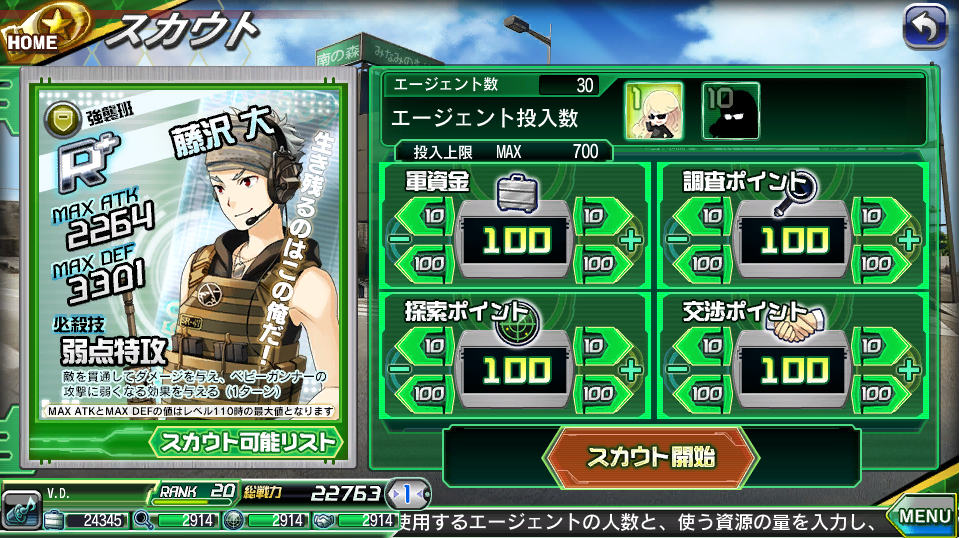Increase 軍資金 by 100
The height and width of the screenshot is (538, 959).
[x=598, y=264]
